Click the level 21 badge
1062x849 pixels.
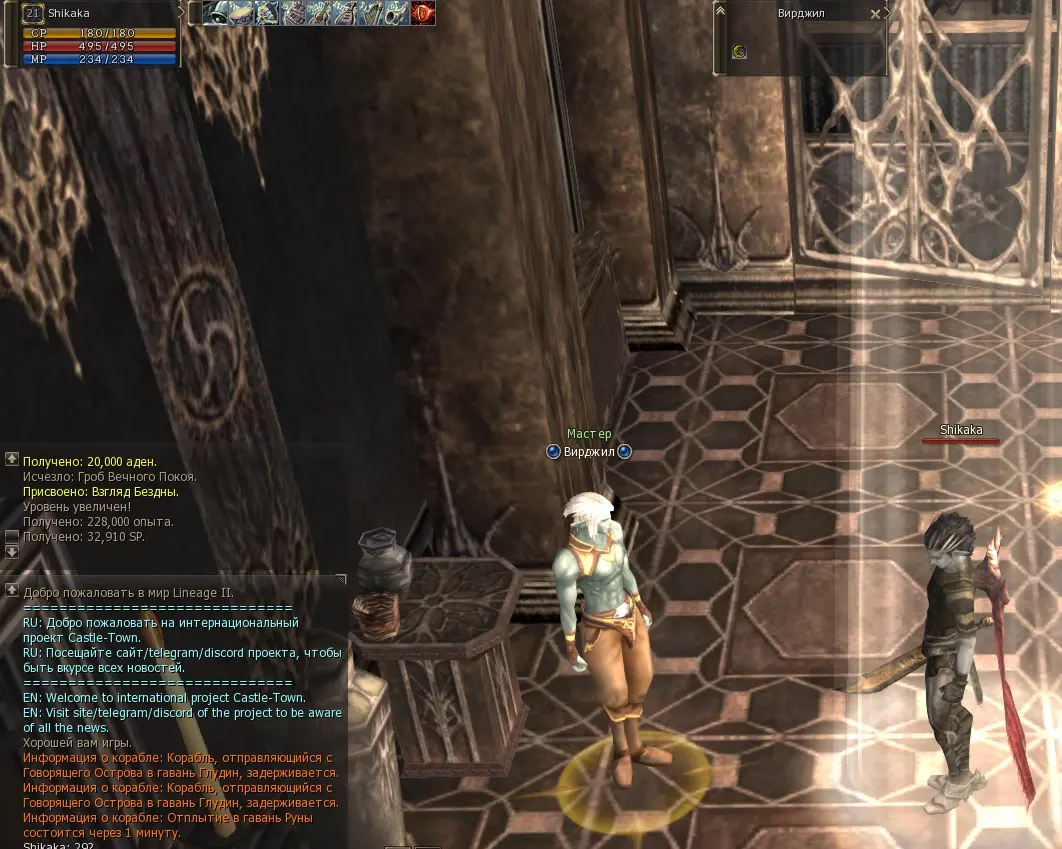coord(32,13)
